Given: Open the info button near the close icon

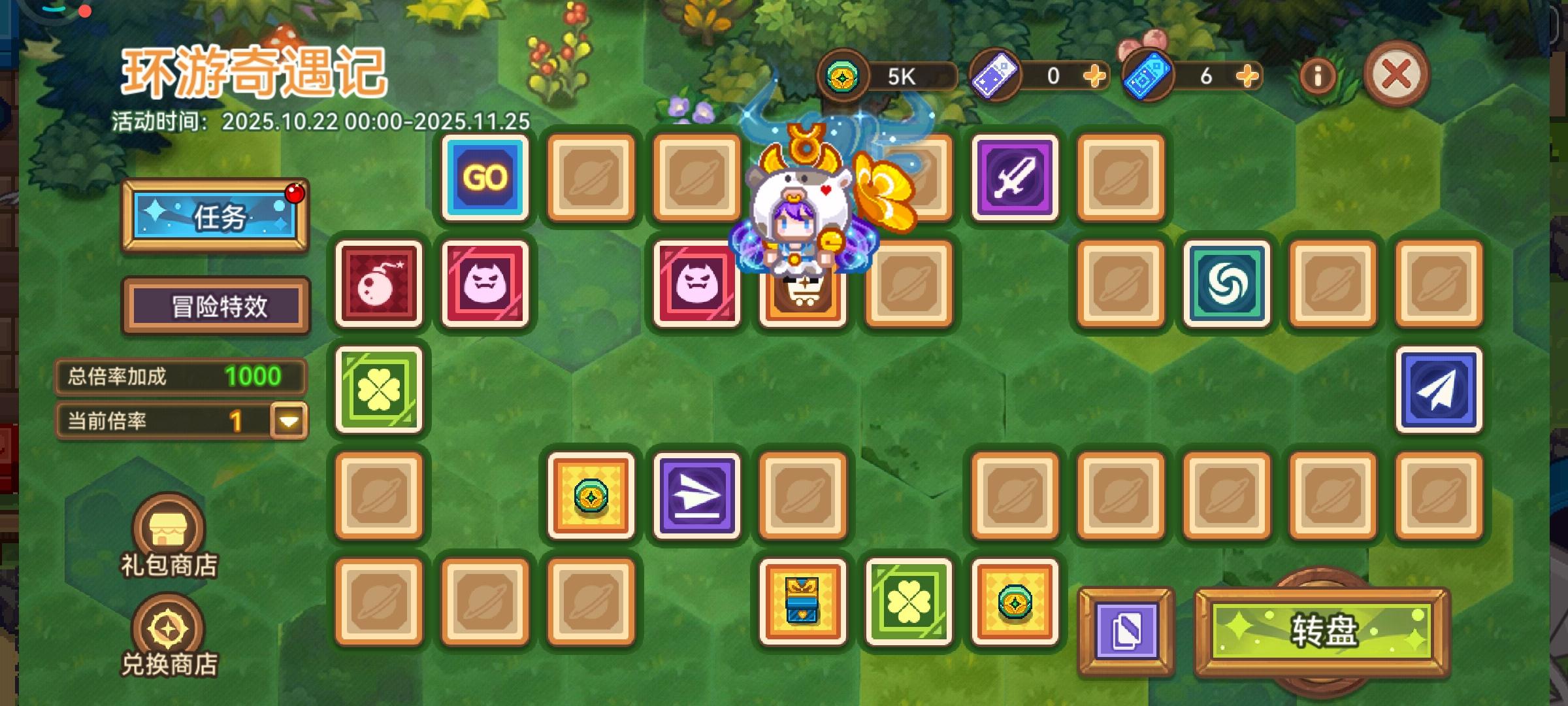Looking at the screenshot, I should (x=1319, y=75).
